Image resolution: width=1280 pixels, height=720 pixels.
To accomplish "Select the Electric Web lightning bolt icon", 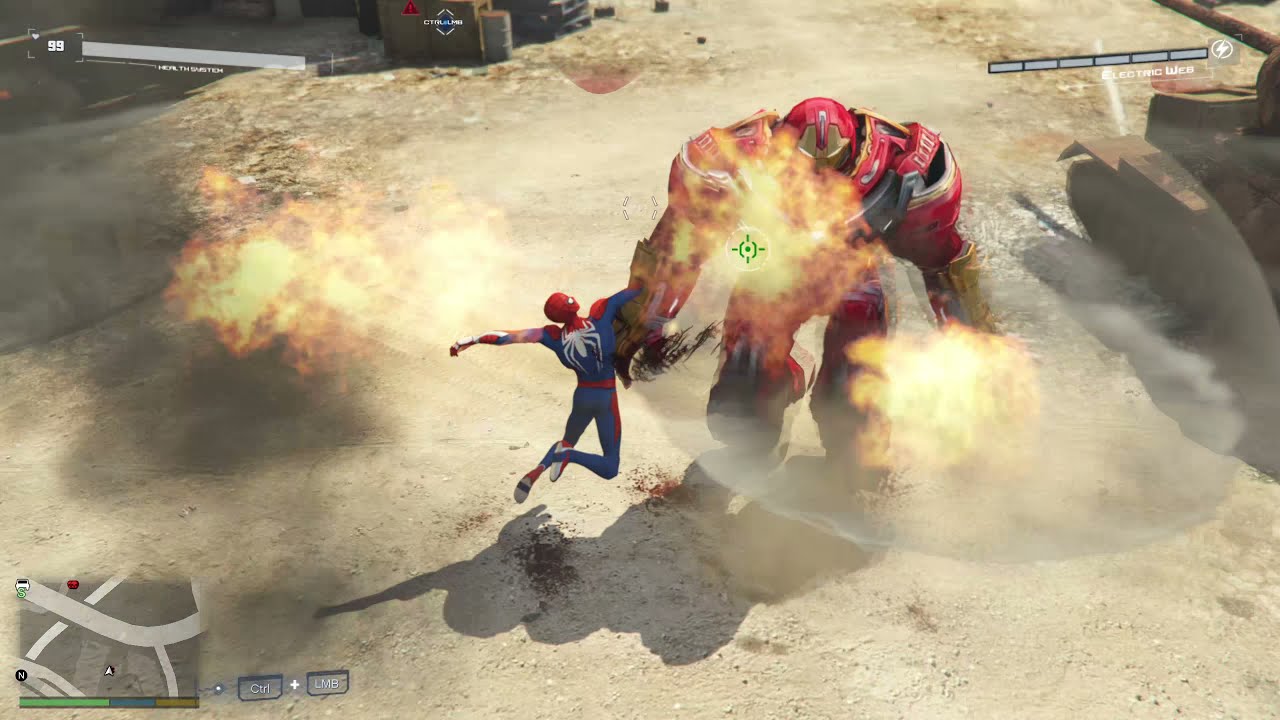I will click(x=1221, y=49).
